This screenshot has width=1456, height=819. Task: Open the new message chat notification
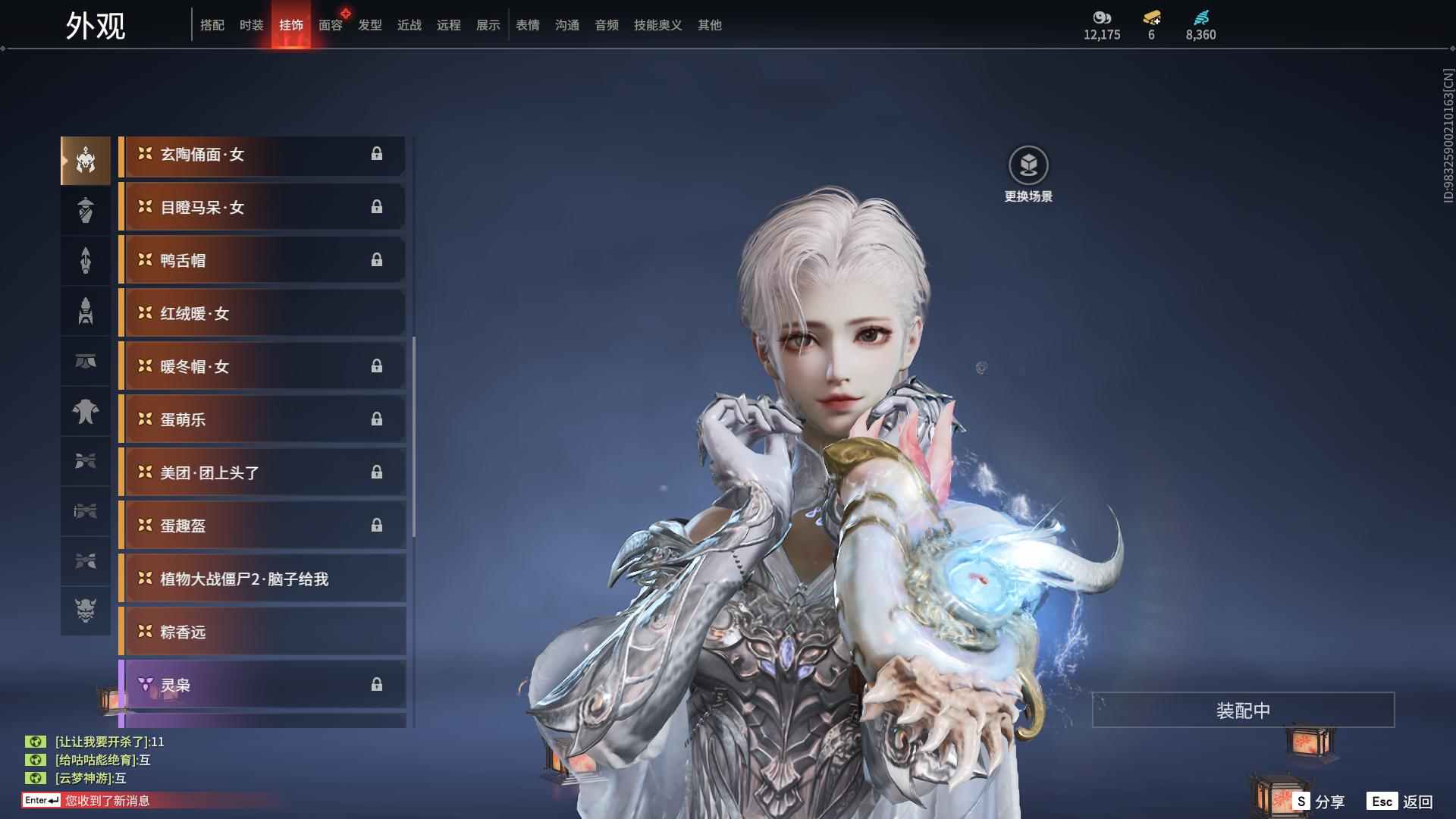tap(108, 800)
